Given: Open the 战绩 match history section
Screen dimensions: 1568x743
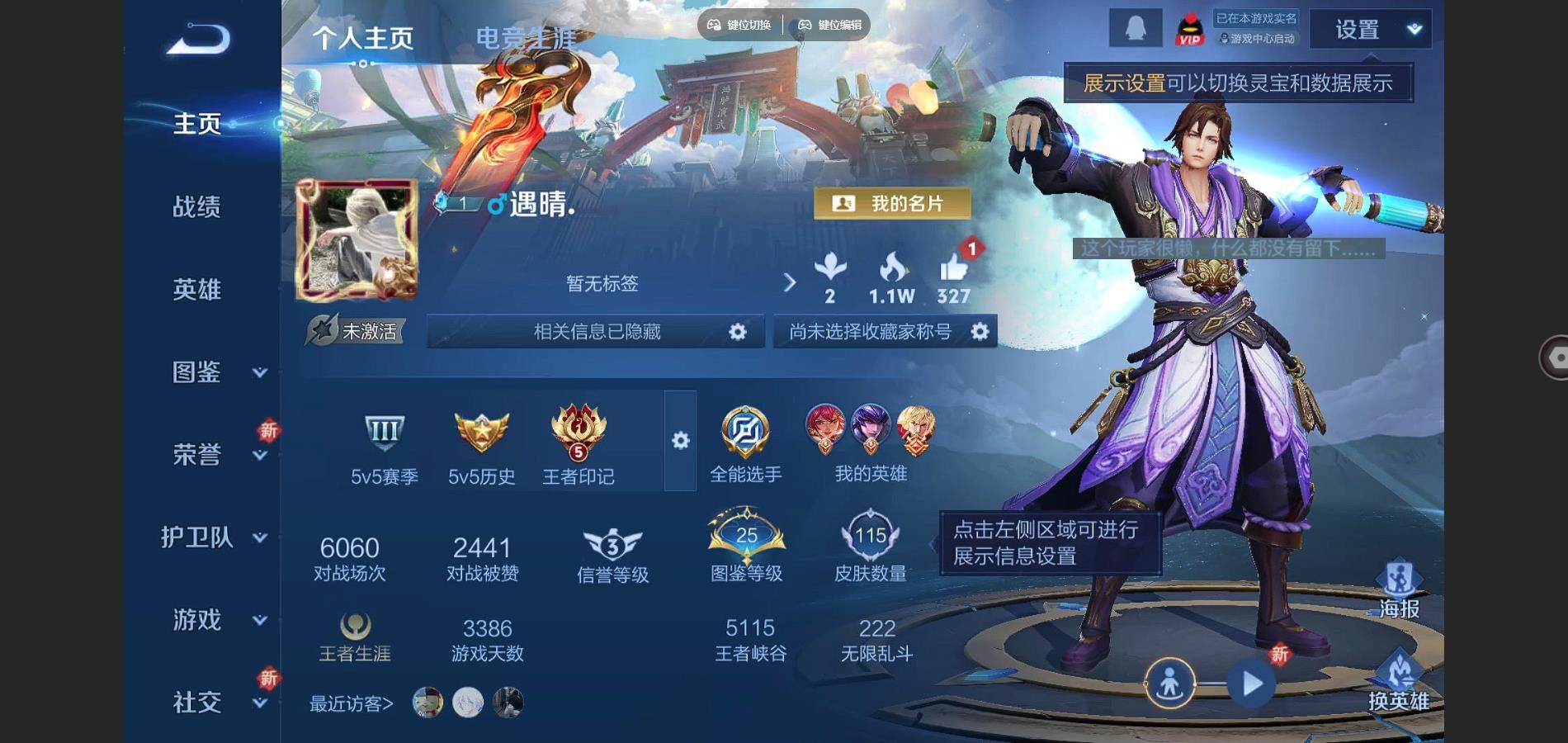Looking at the screenshot, I should click(196, 206).
